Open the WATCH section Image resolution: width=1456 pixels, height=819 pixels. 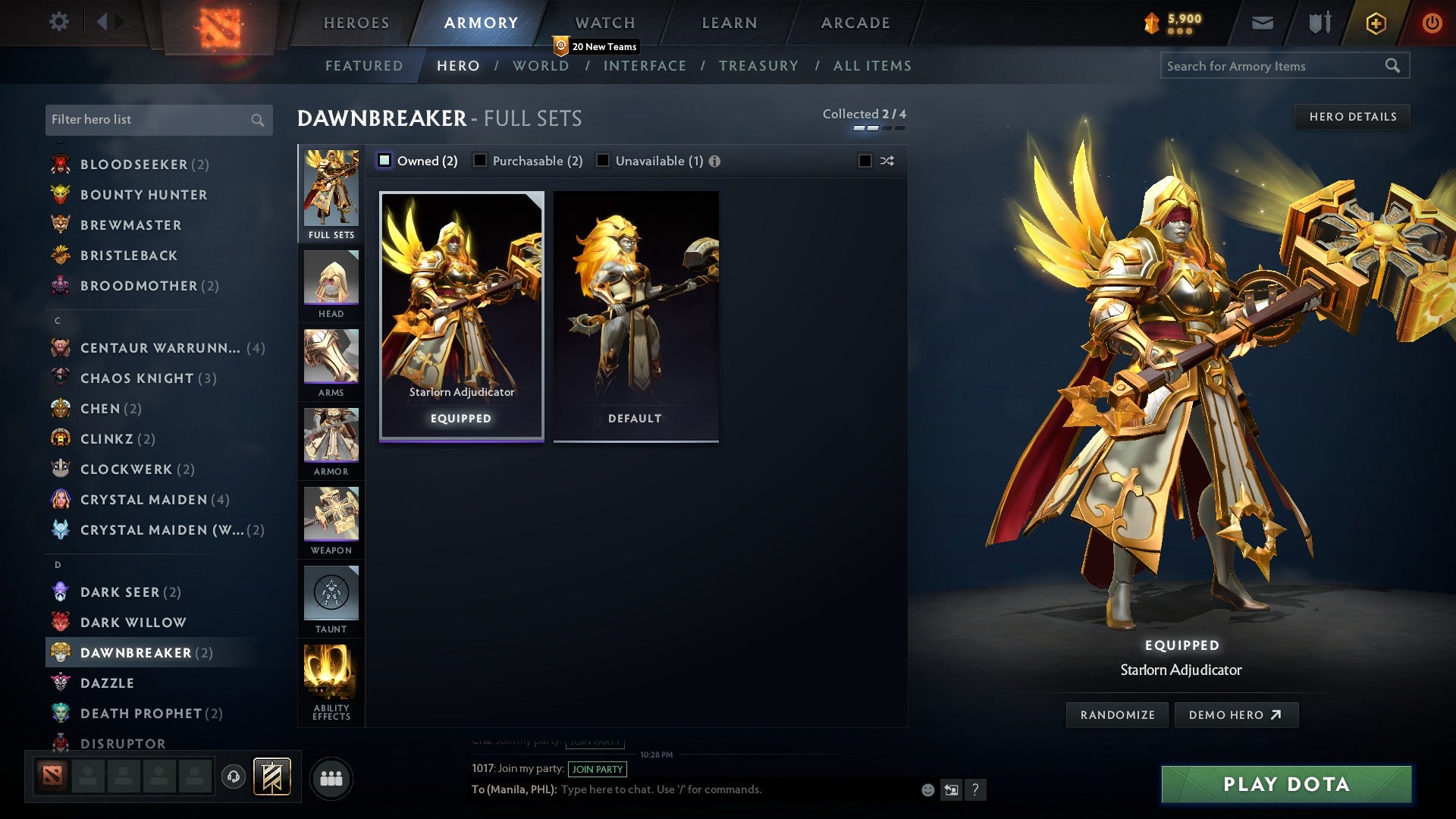coord(604,23)
